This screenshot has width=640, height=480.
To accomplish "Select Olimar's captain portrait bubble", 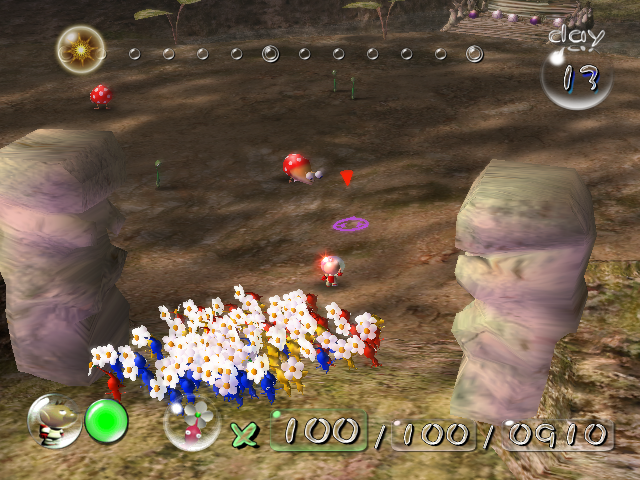I will (53, 421).
